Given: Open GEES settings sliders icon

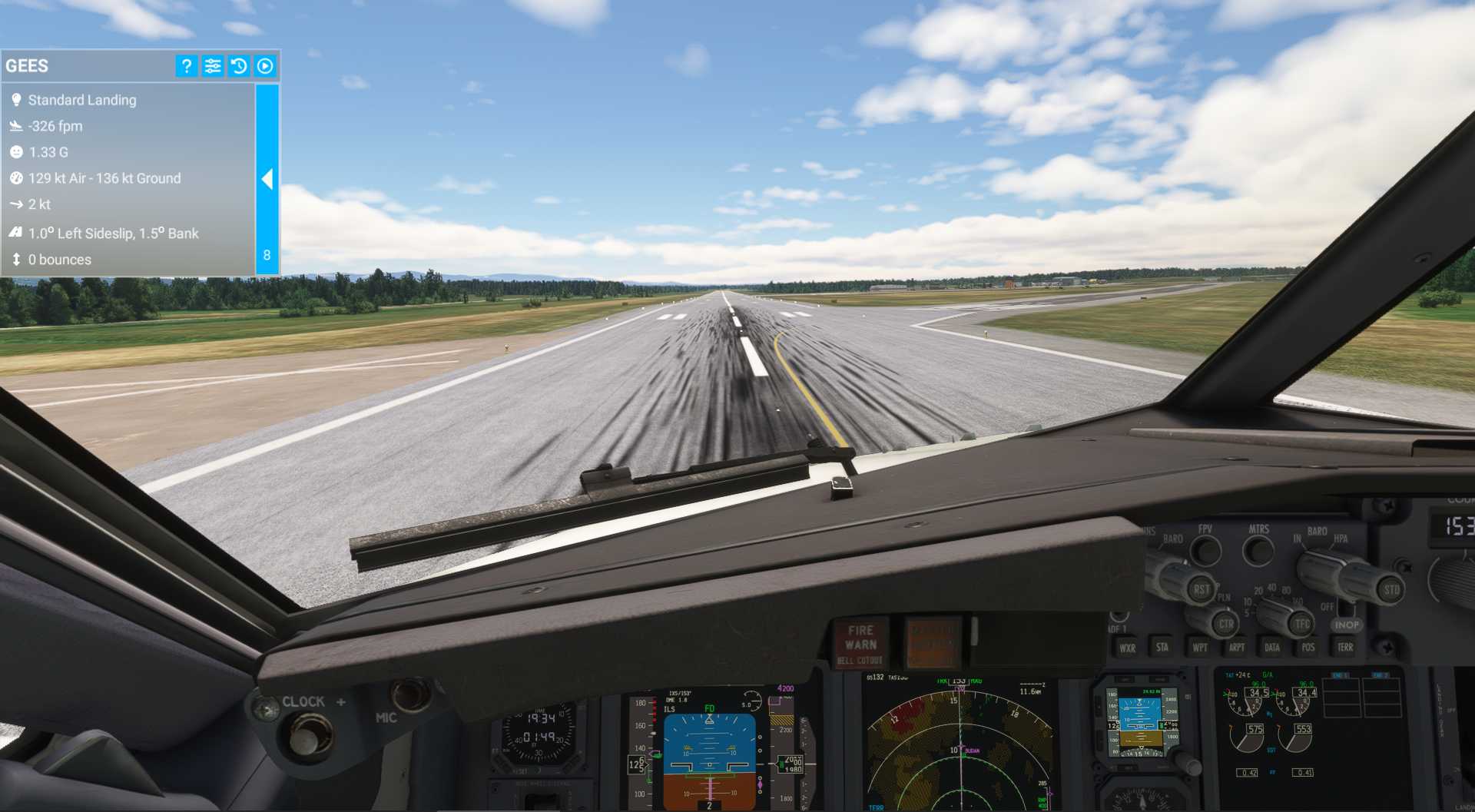Looking at the screenshot, I should point(212,66).
